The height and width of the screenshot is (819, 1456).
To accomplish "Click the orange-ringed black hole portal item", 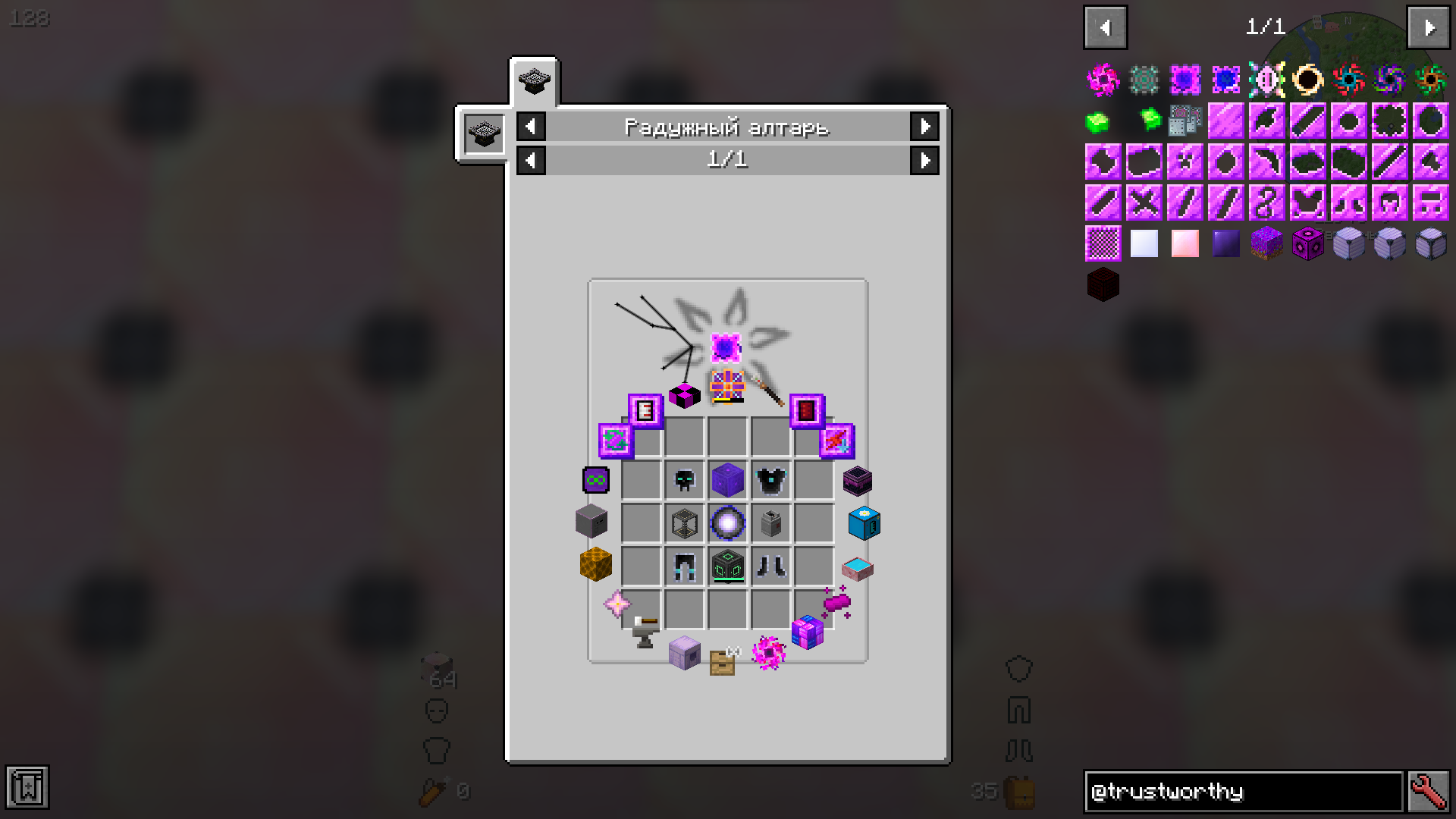I will point(1308,79).
